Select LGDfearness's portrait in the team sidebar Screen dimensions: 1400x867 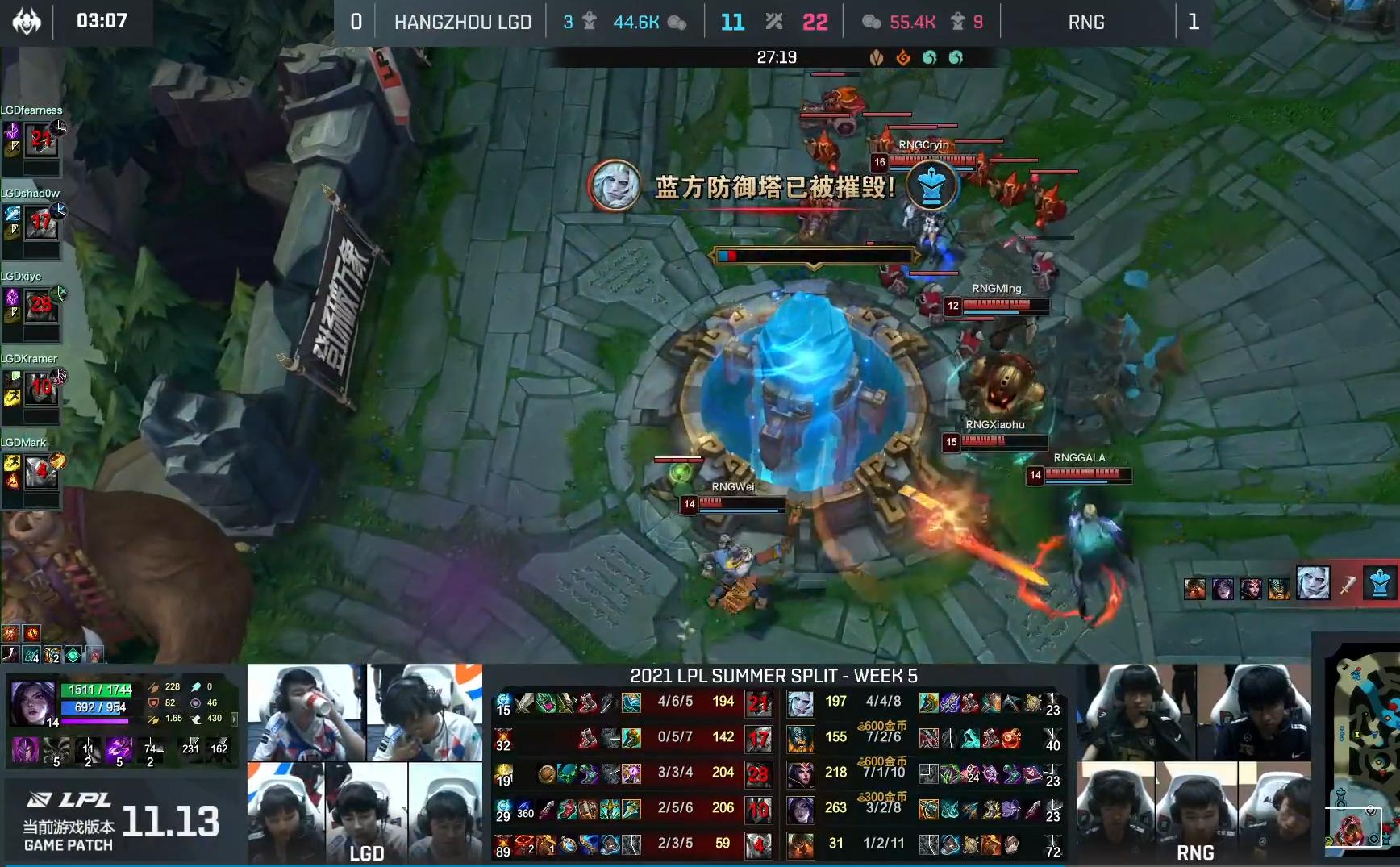tap(41, 141)
